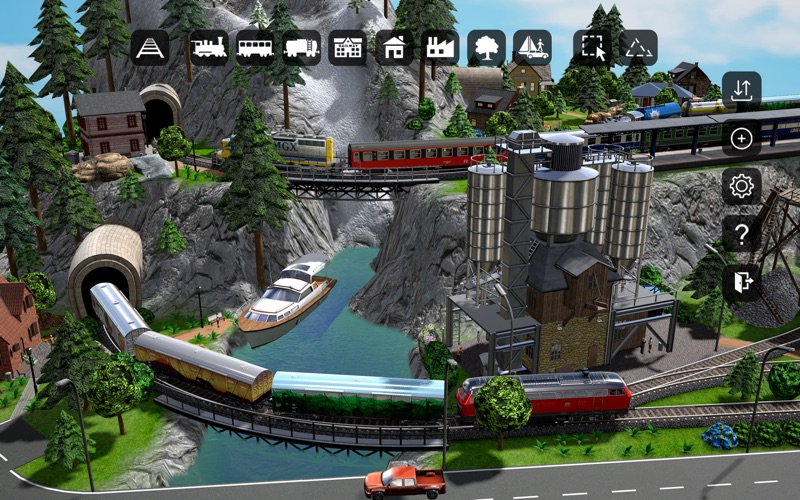Choose the passenger car category
This screenshot has height=500, width=800.
pyautogui.click(x=256, y=47)
